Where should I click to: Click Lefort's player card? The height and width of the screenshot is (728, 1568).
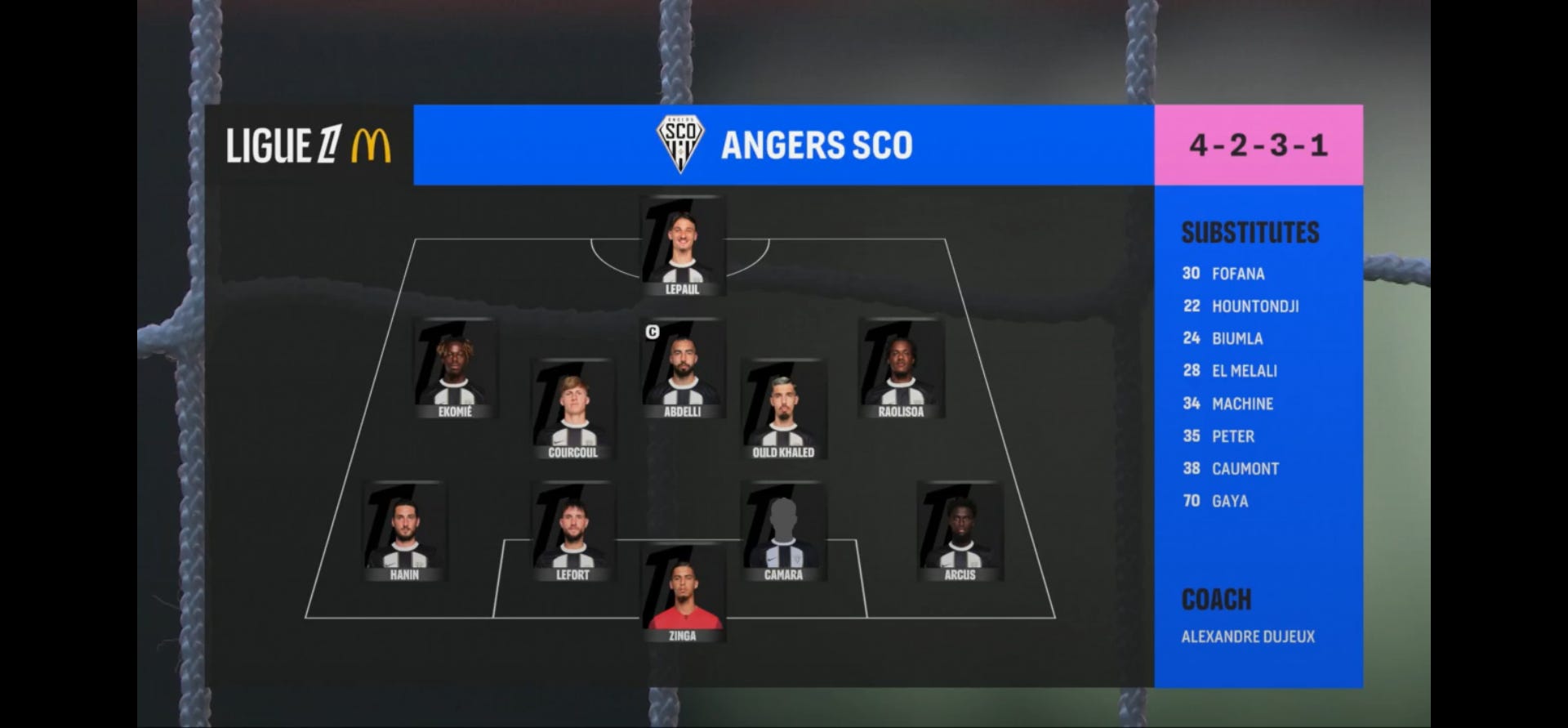572,531
